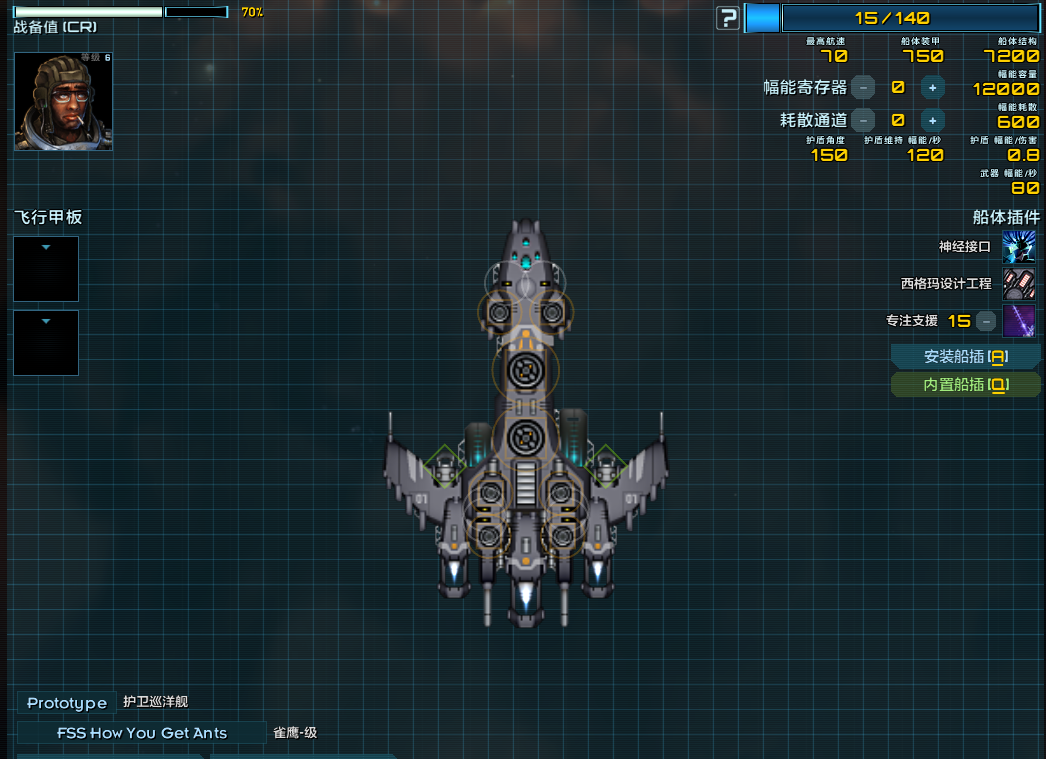The width and height of the screenshot is (1046, 759).
Task: Decrease 幅能寄存器 with the minus button
Action: pos(863,88)
